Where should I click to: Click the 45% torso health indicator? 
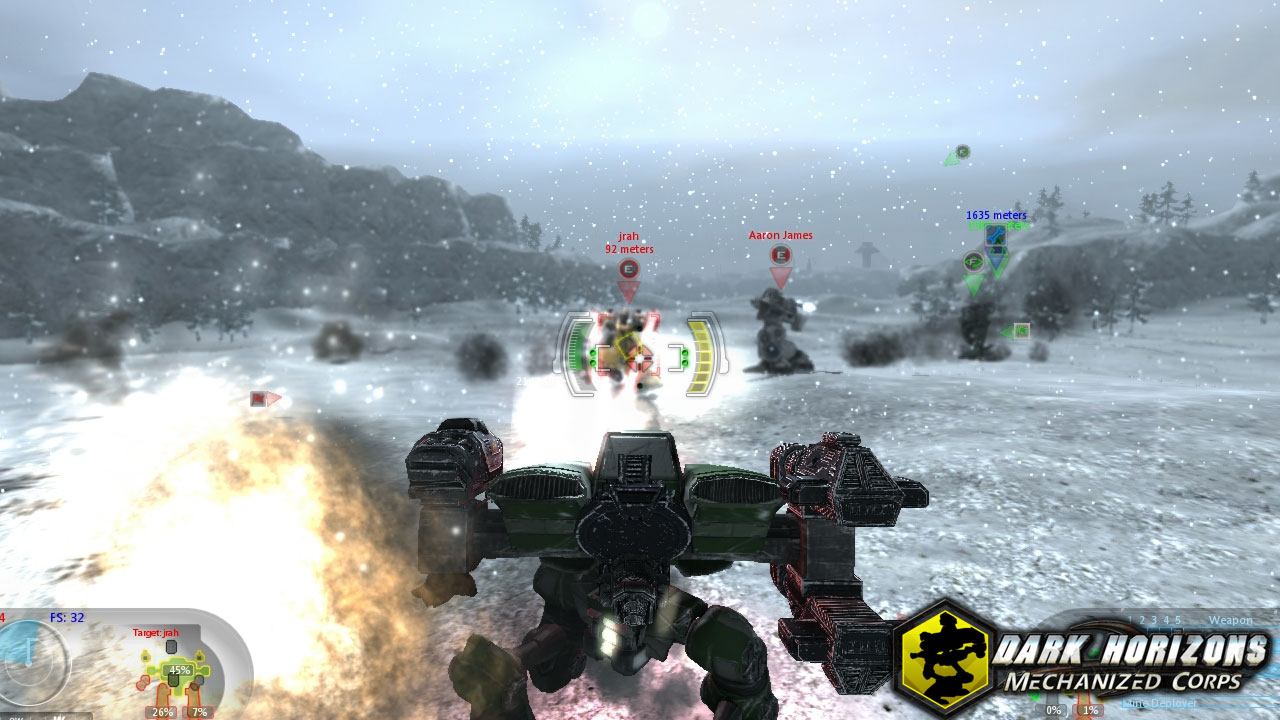coord(179,670)
